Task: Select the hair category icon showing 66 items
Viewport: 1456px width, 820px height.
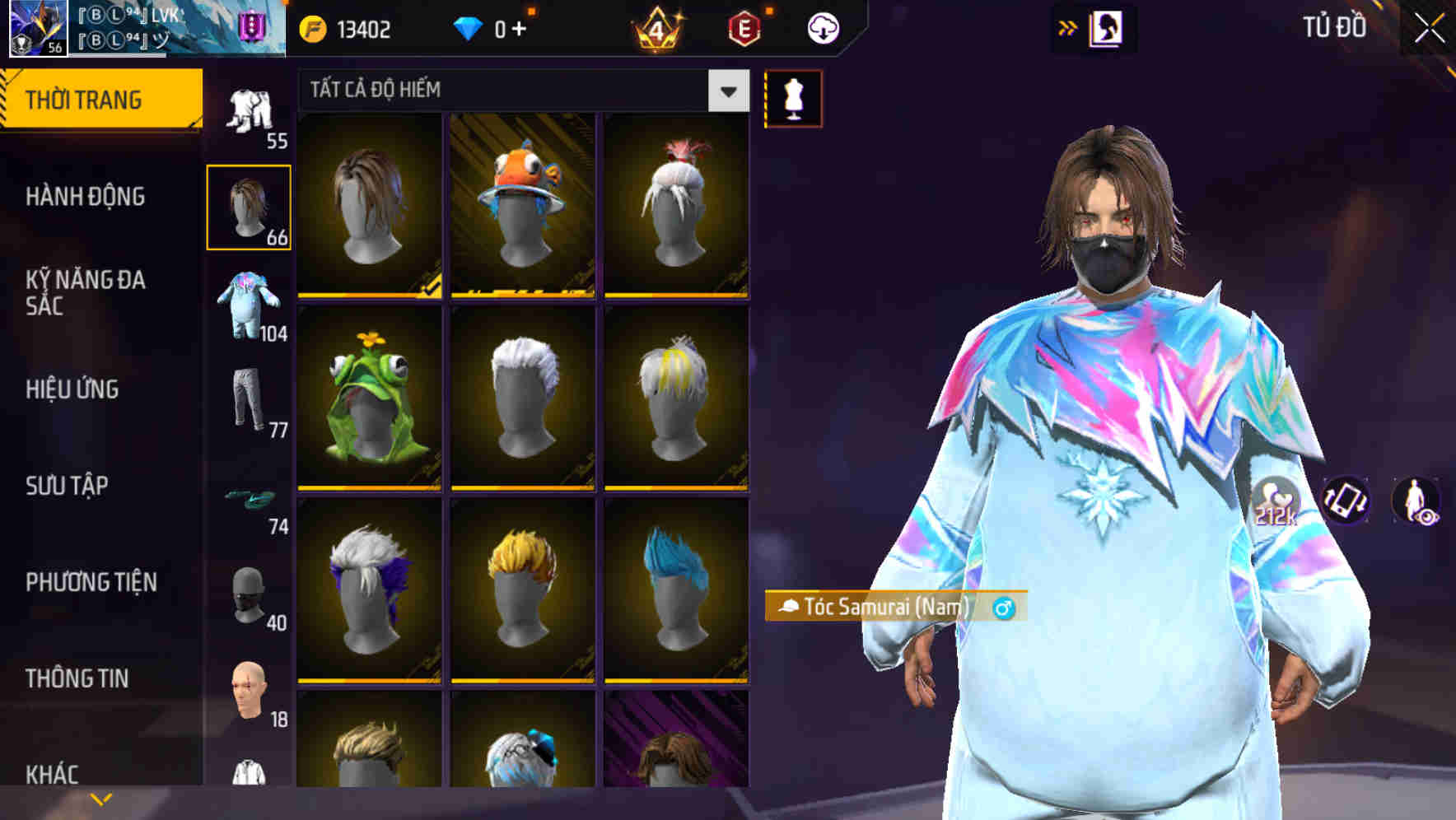Action: click(249, 206)
